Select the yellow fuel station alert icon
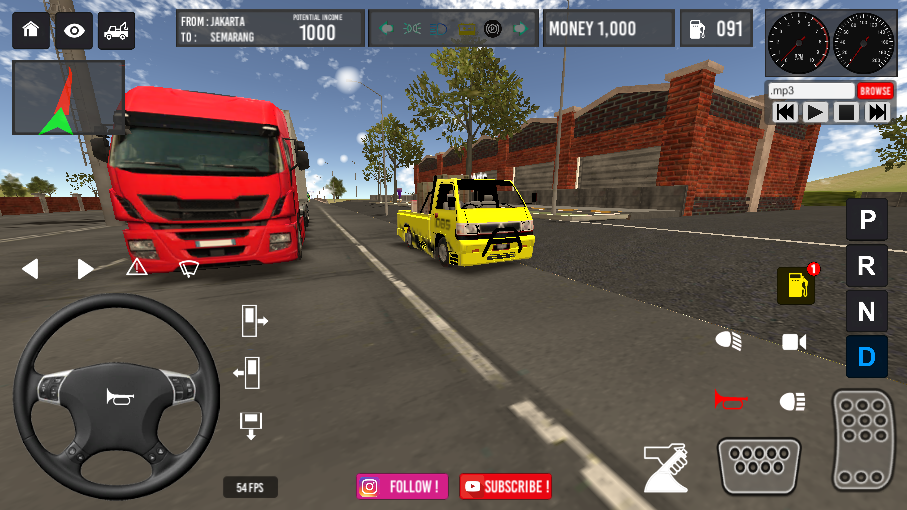This screenshot has height=510, width=907. click(x=796, y=286)
